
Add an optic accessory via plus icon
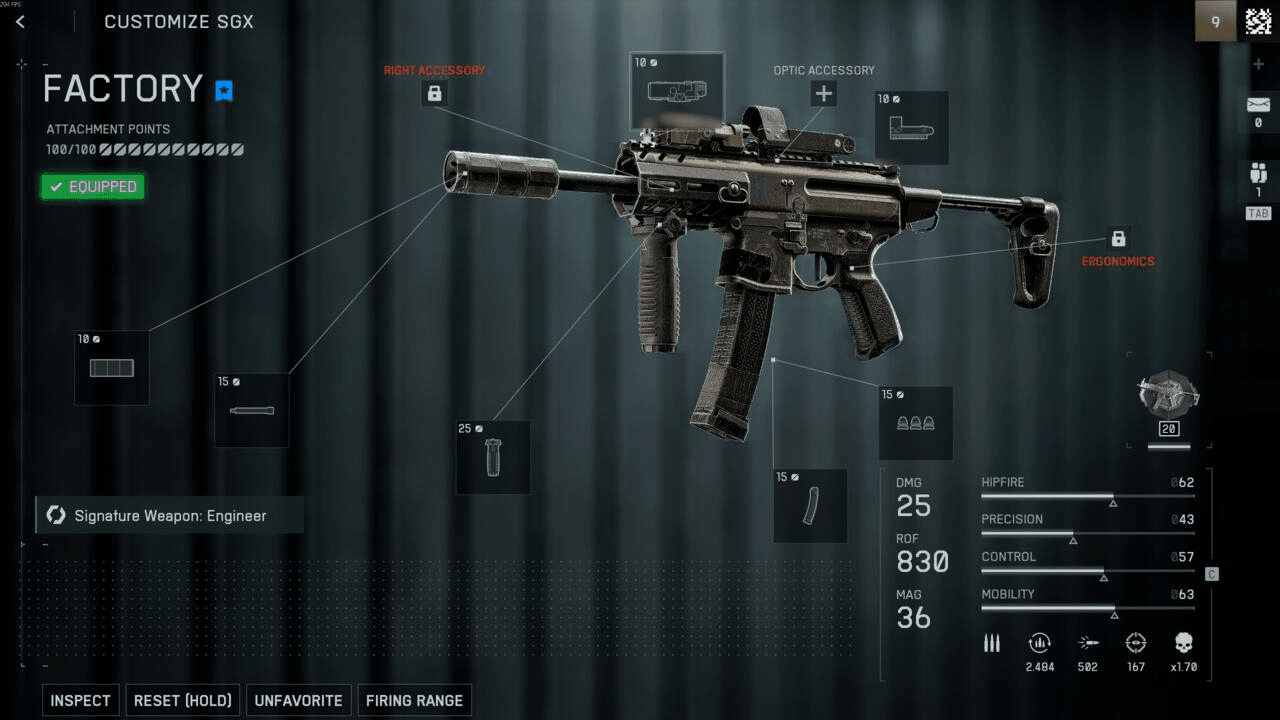pos(823,94)
